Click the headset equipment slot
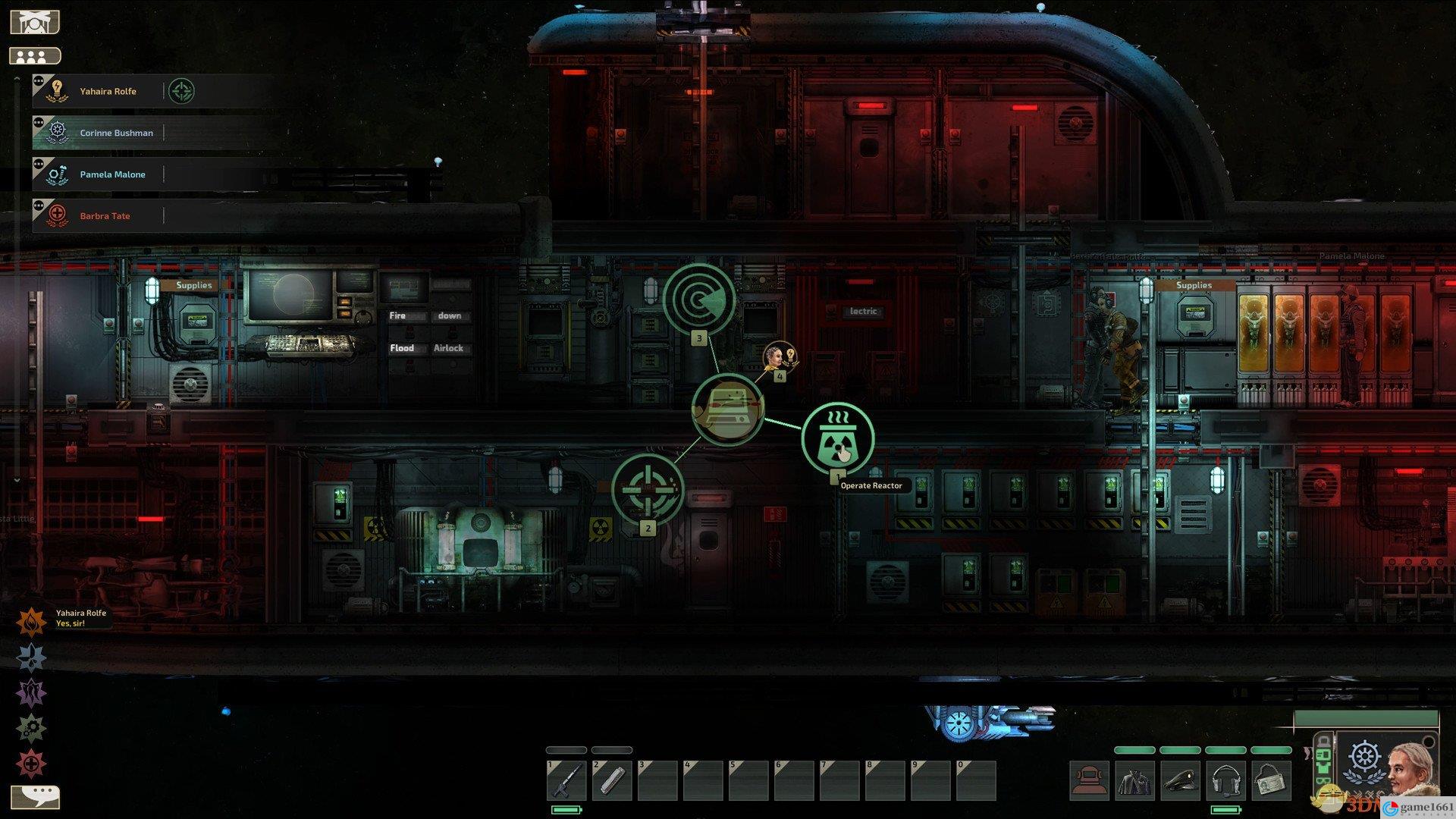1456x819 pixels. pyautogui.click(x=1225, y=781)
